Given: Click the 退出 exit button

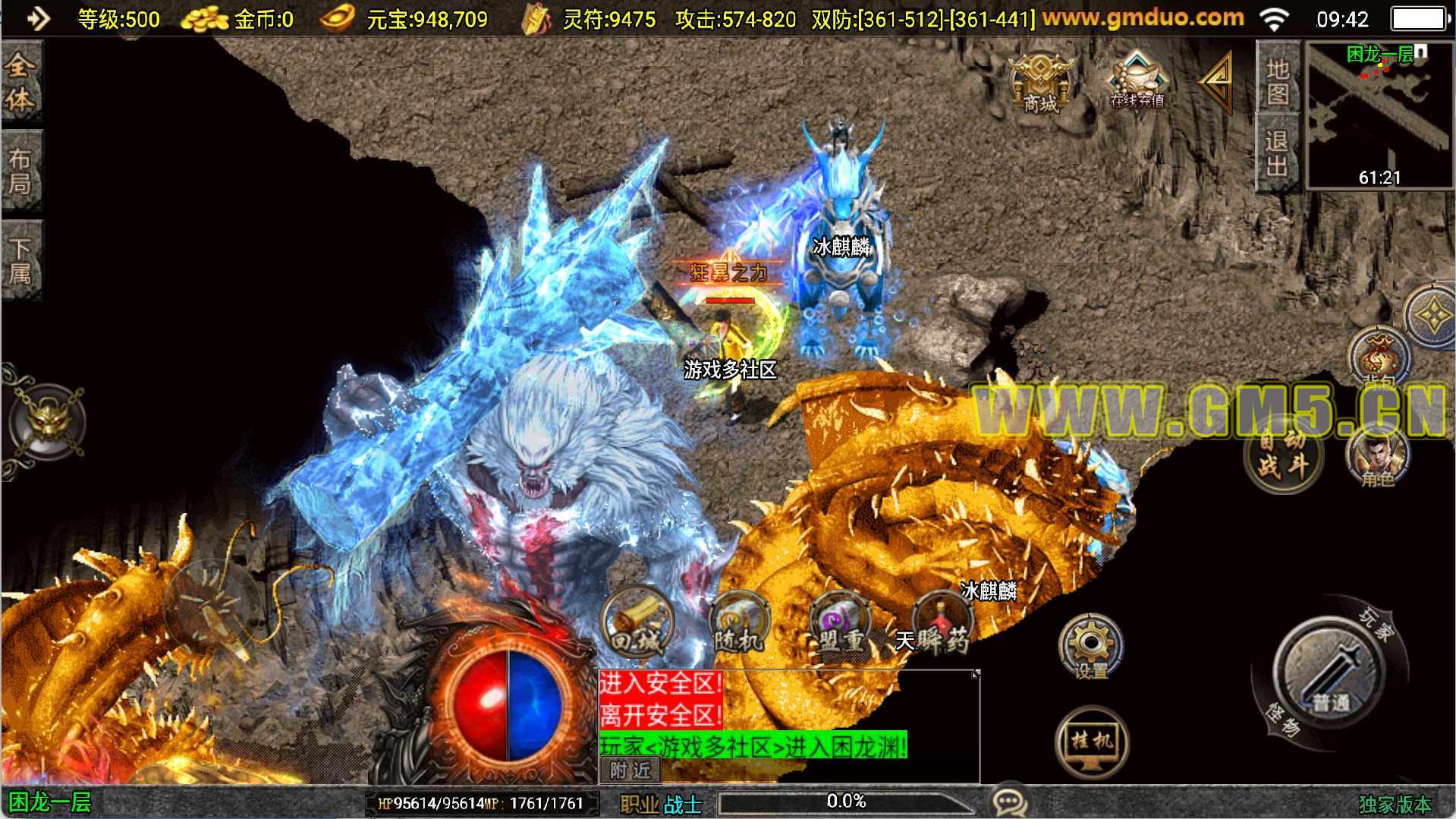Looking at the screenshot, I should point(1278,152).
